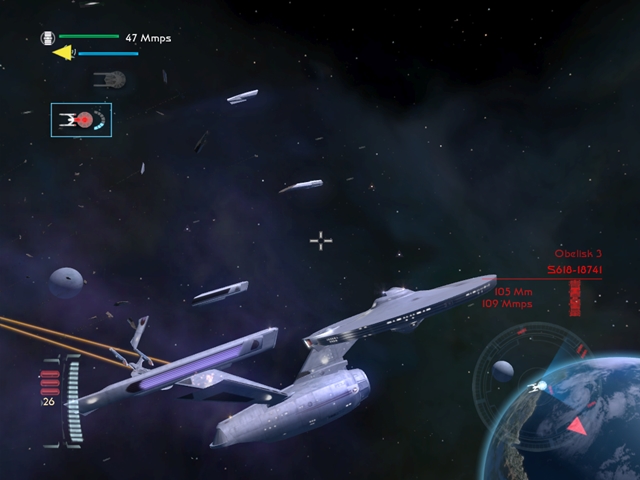Click the round ship status icon beside the green bar
Image resolution: width=640 pixels, height=480 pixels.
(46, 38)
